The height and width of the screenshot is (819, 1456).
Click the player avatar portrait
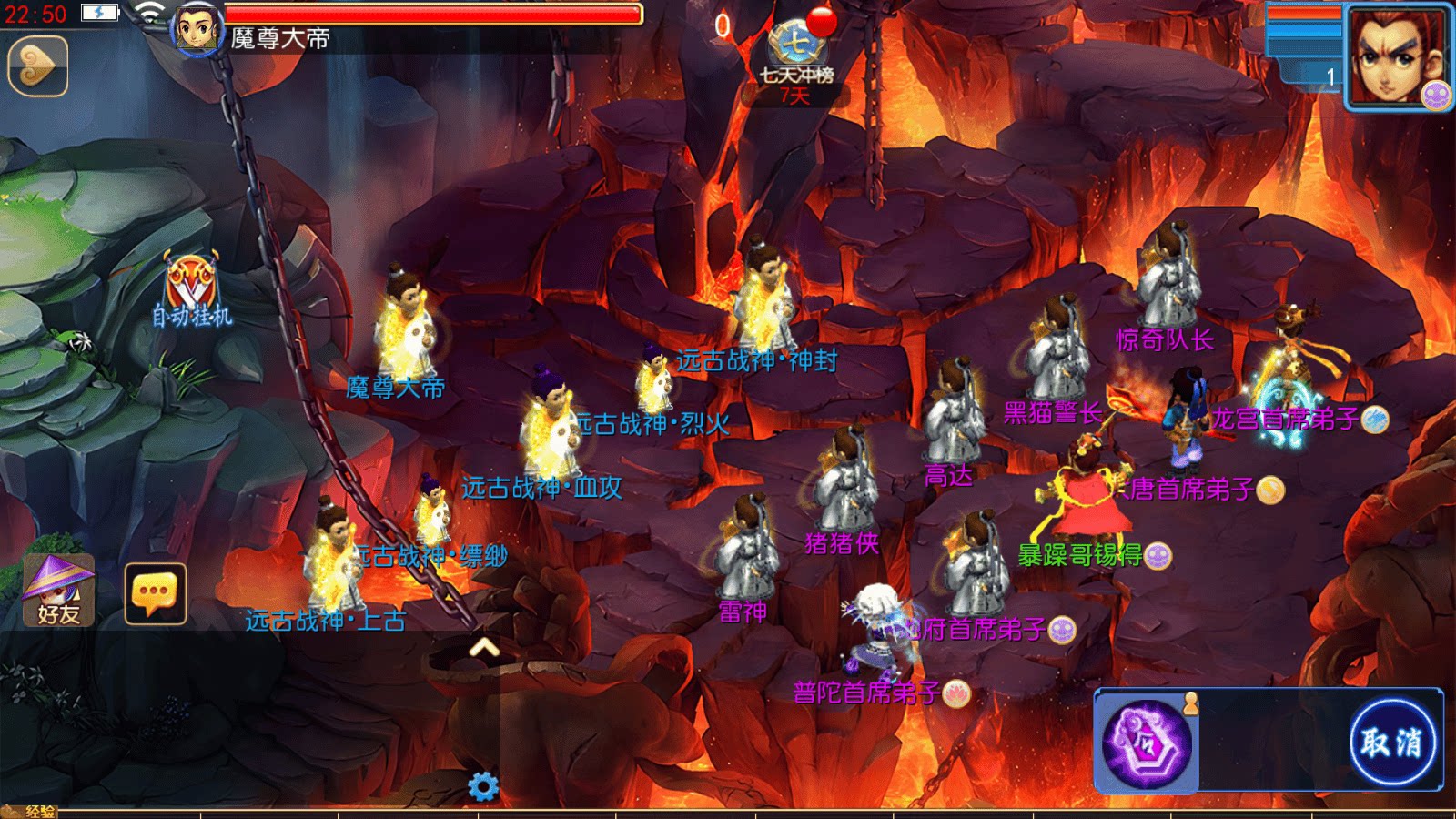coord(197,28)
